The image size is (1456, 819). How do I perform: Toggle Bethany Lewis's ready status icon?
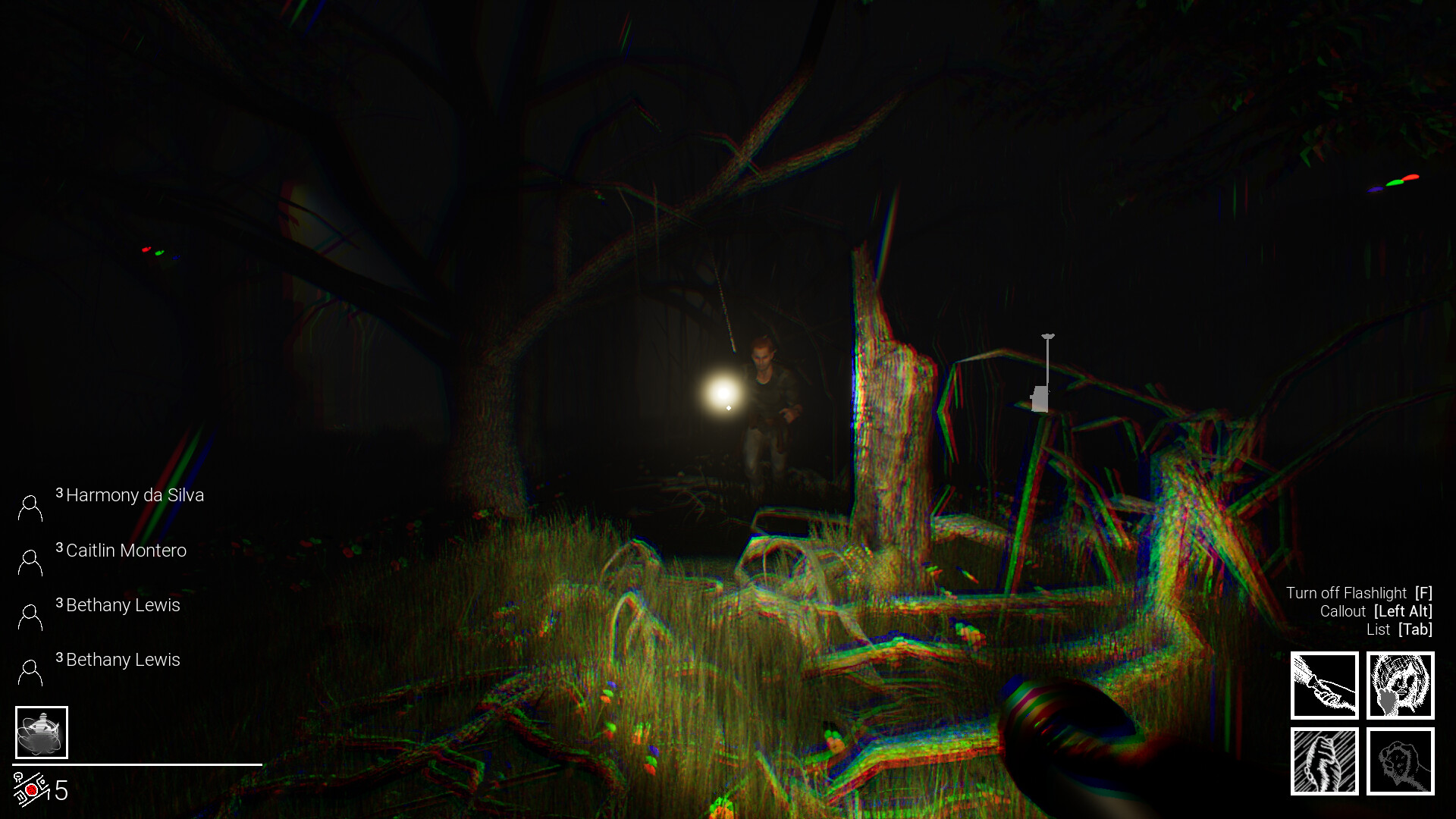pos(30,614)
